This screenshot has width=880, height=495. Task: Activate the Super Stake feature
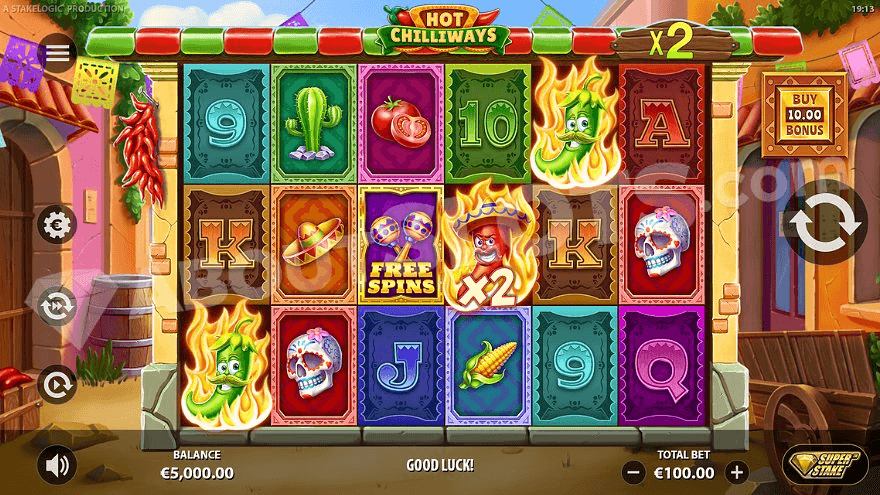825,464
